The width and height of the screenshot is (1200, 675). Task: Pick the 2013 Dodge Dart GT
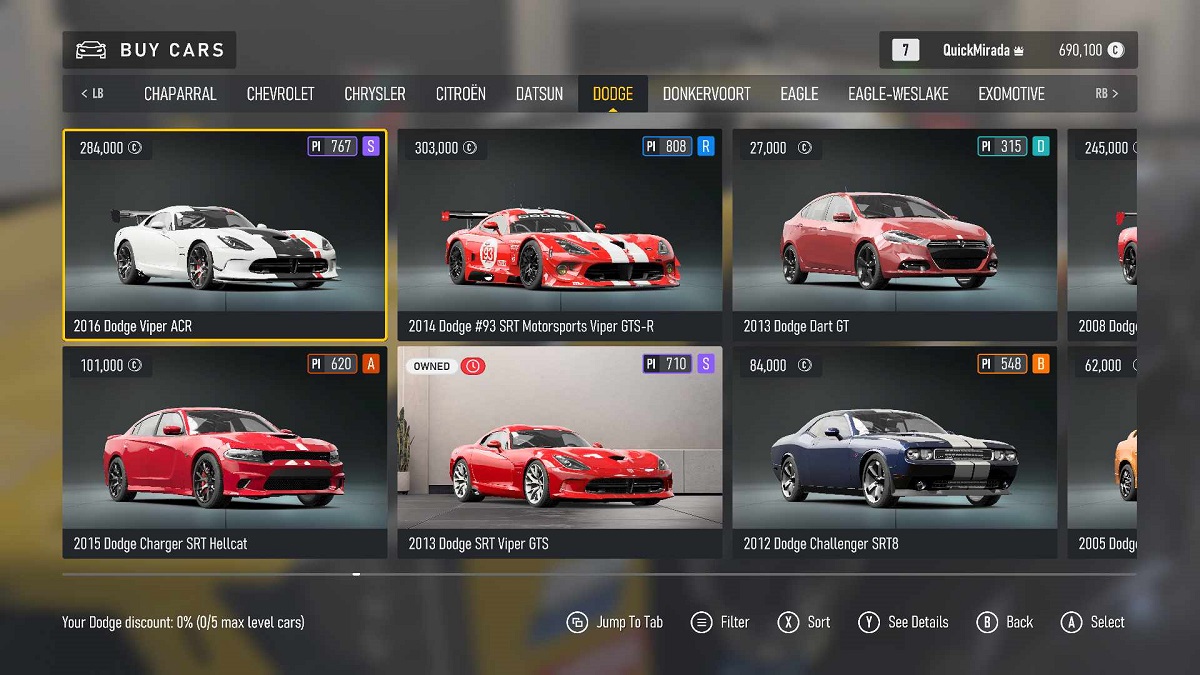[894, 235]
